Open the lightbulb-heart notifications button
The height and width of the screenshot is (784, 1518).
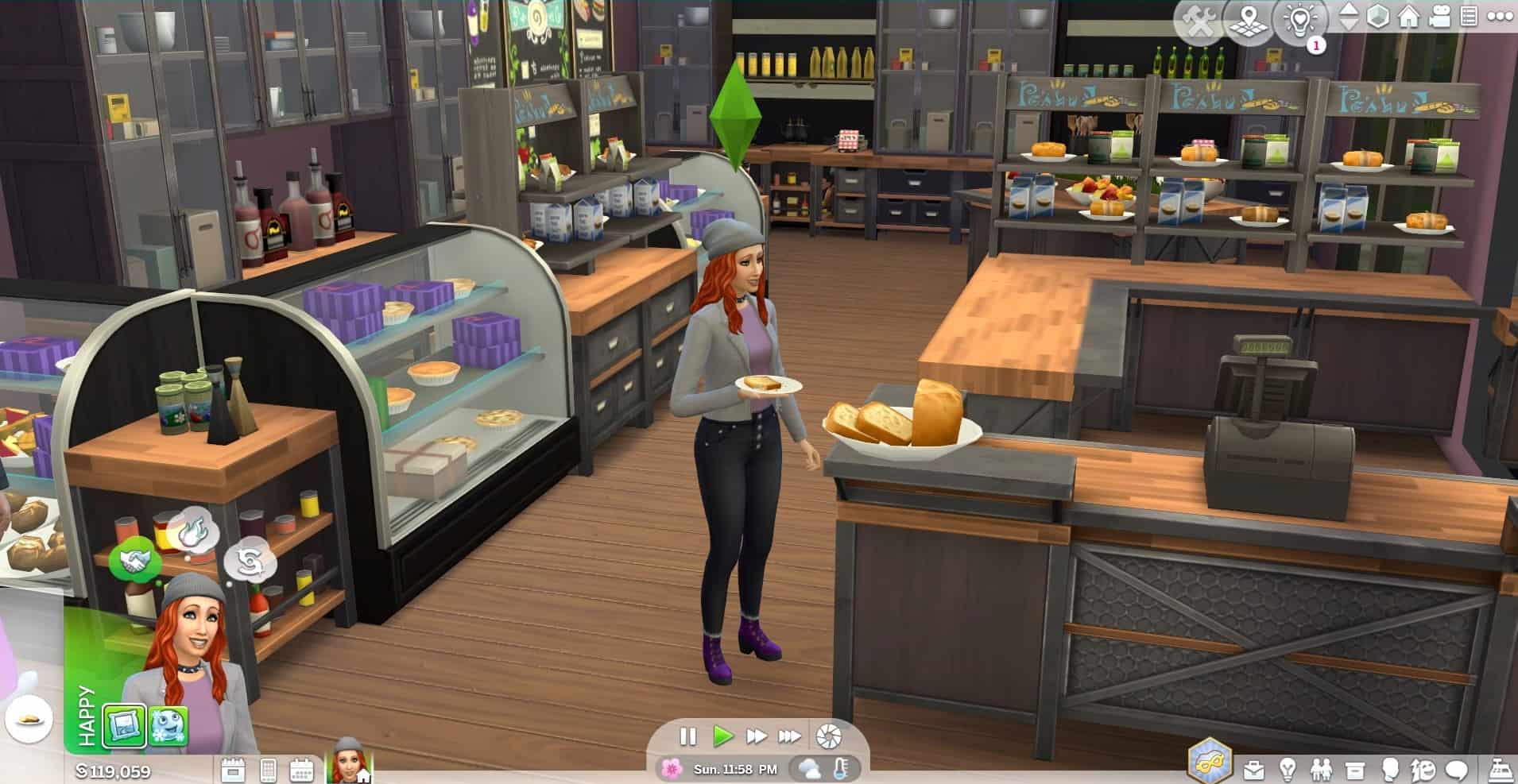click(1299, 21)
